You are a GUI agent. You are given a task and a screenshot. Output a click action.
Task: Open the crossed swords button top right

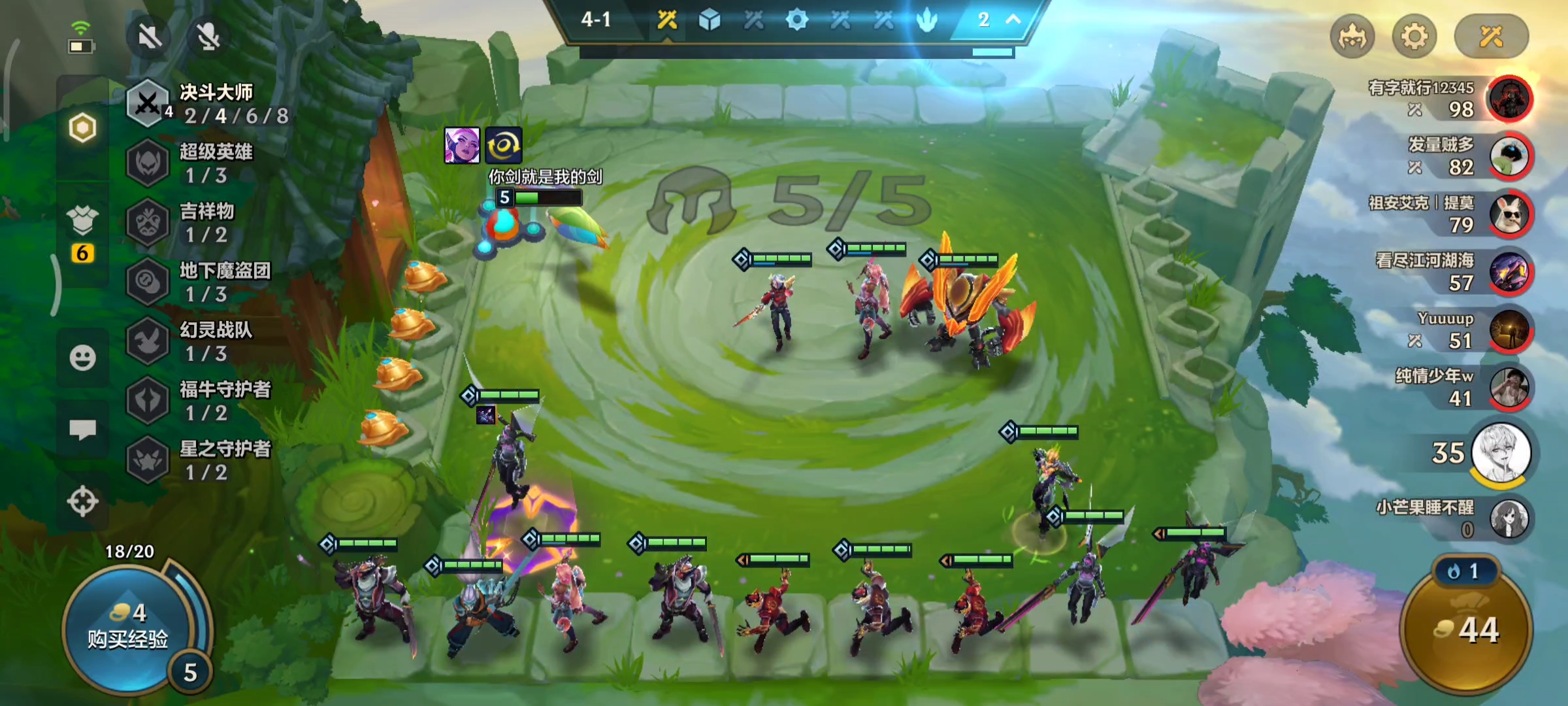[x=1491, y=37]
